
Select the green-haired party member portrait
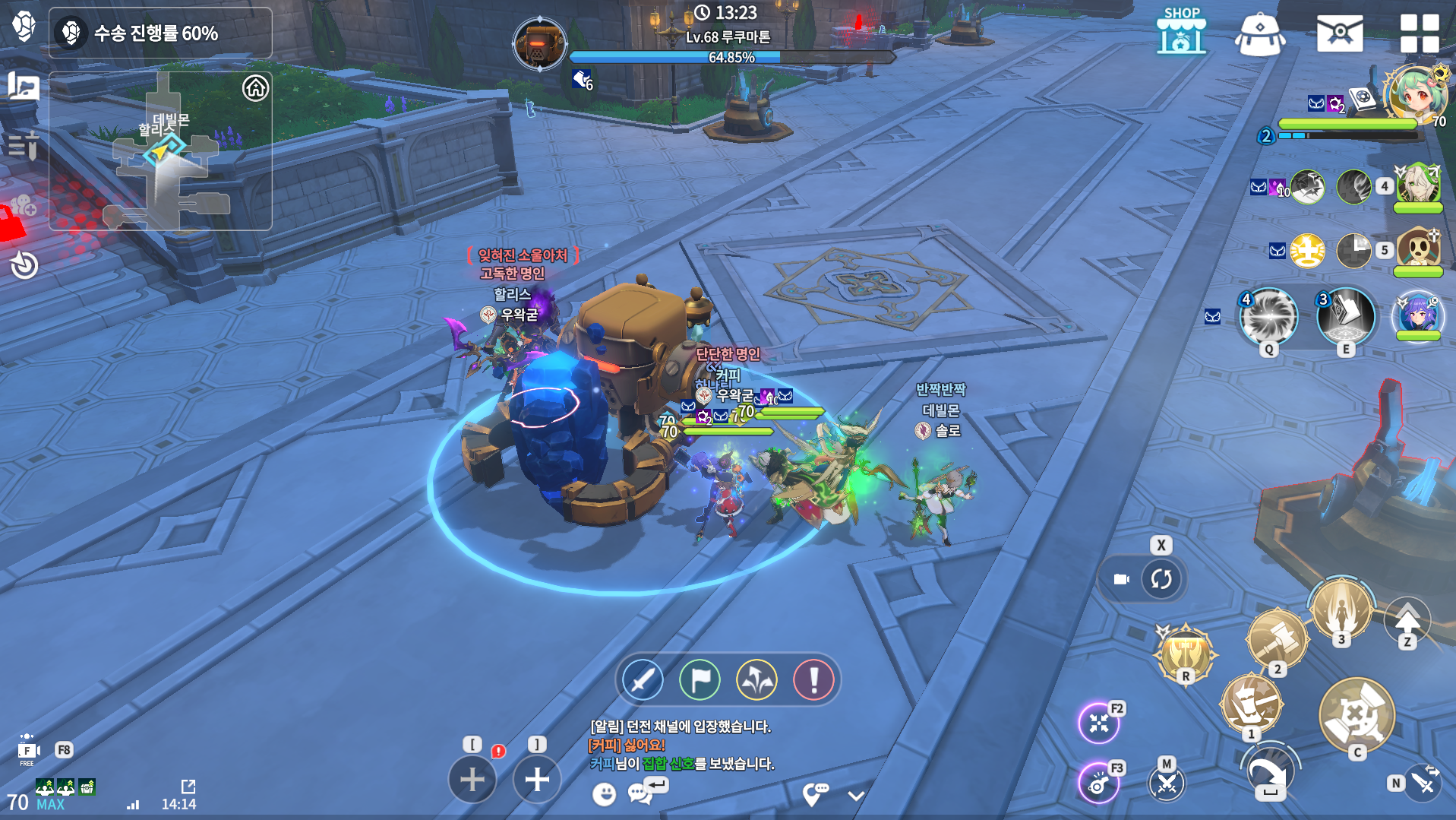(1413, 95)
